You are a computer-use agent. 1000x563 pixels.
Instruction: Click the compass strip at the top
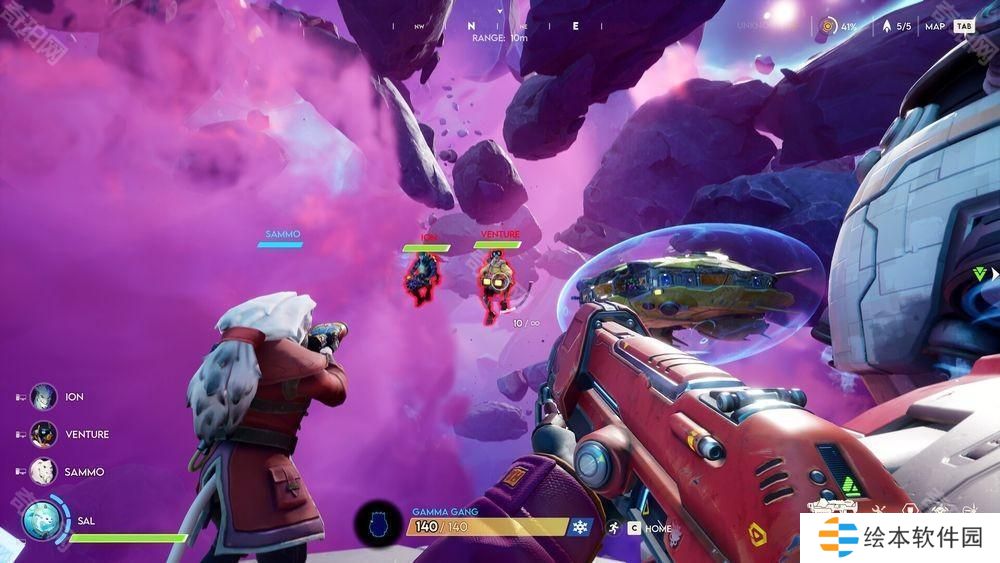click(x=499, y=26)
